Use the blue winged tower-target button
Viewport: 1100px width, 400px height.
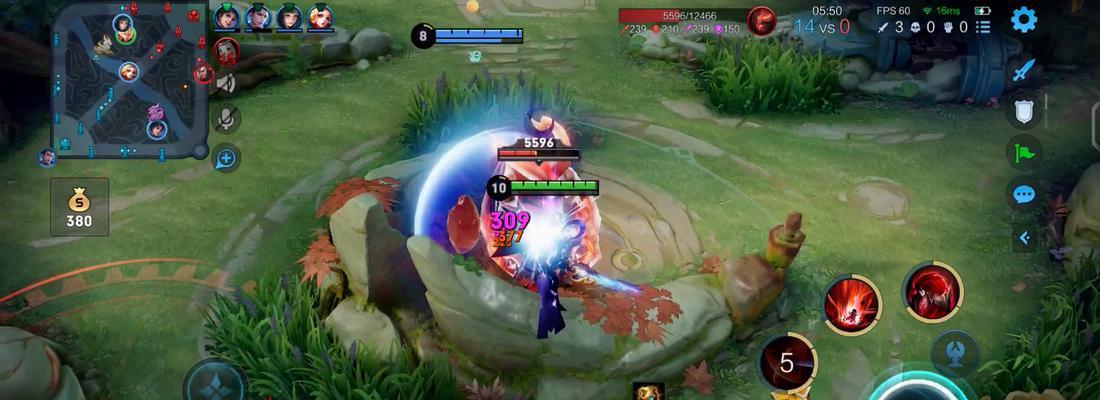(954, 353)
